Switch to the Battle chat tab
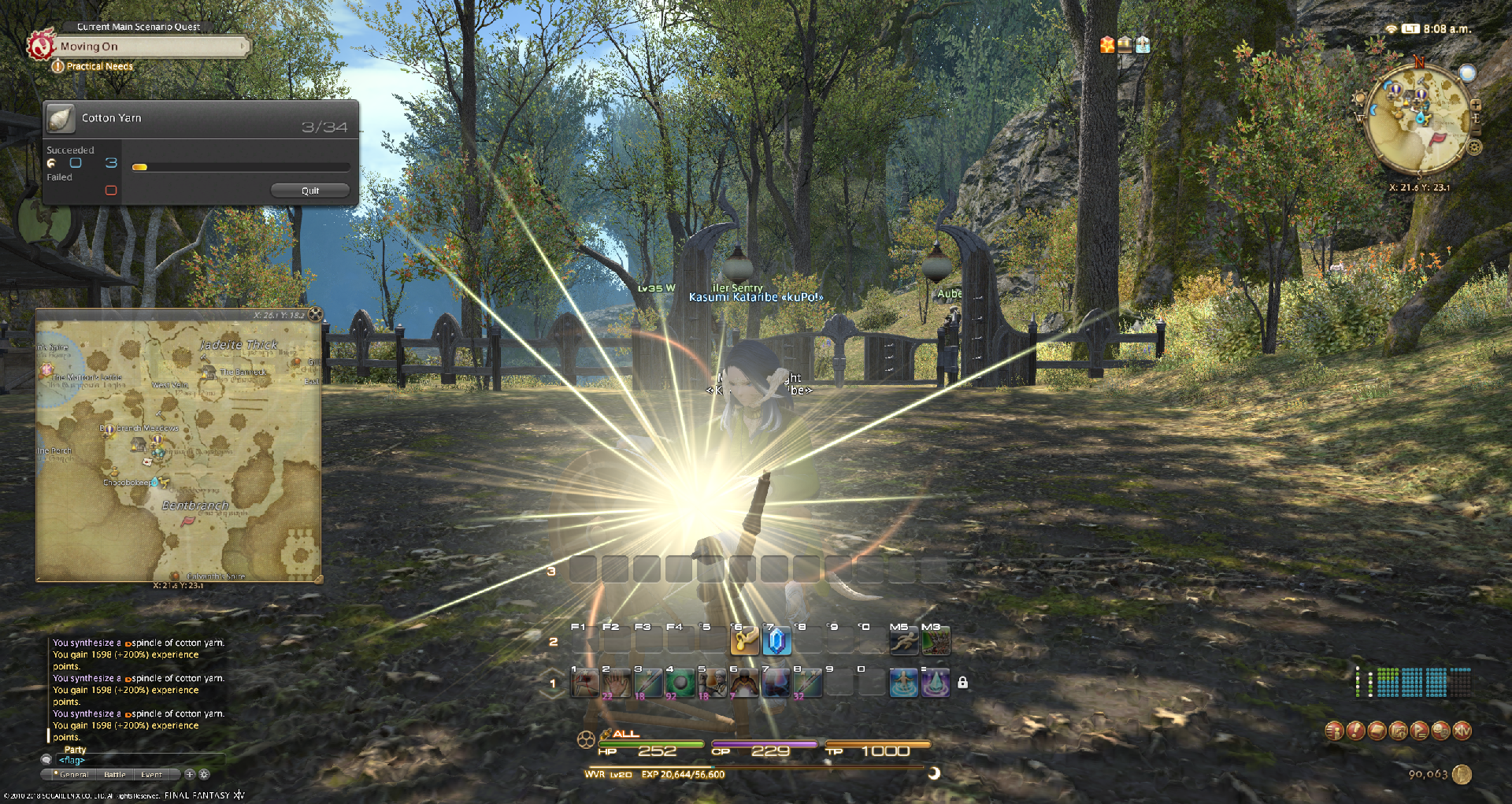The width and height of the screenshot is (1512, 804). (115, 775)
